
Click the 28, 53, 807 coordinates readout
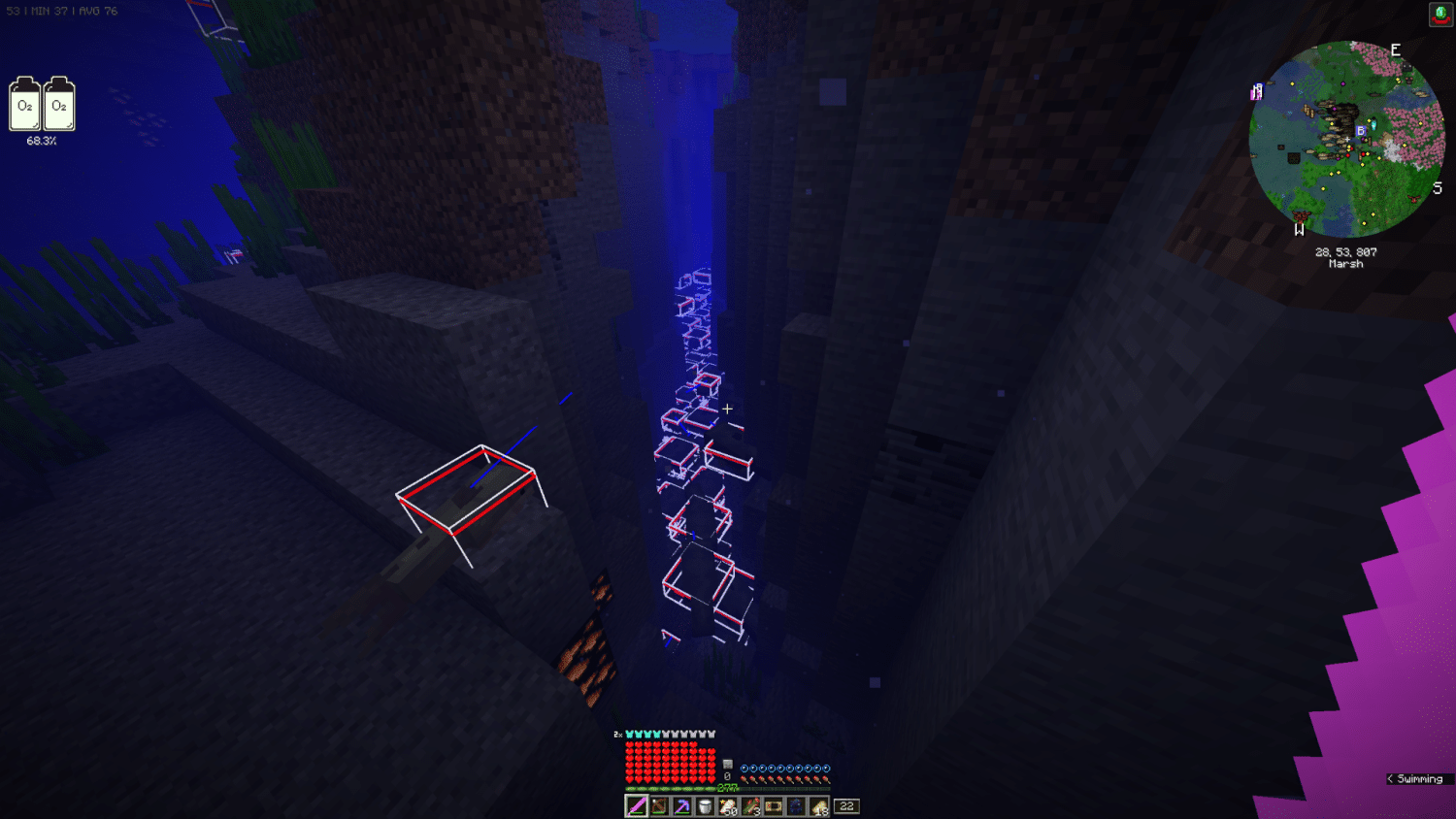[1346, 251]
